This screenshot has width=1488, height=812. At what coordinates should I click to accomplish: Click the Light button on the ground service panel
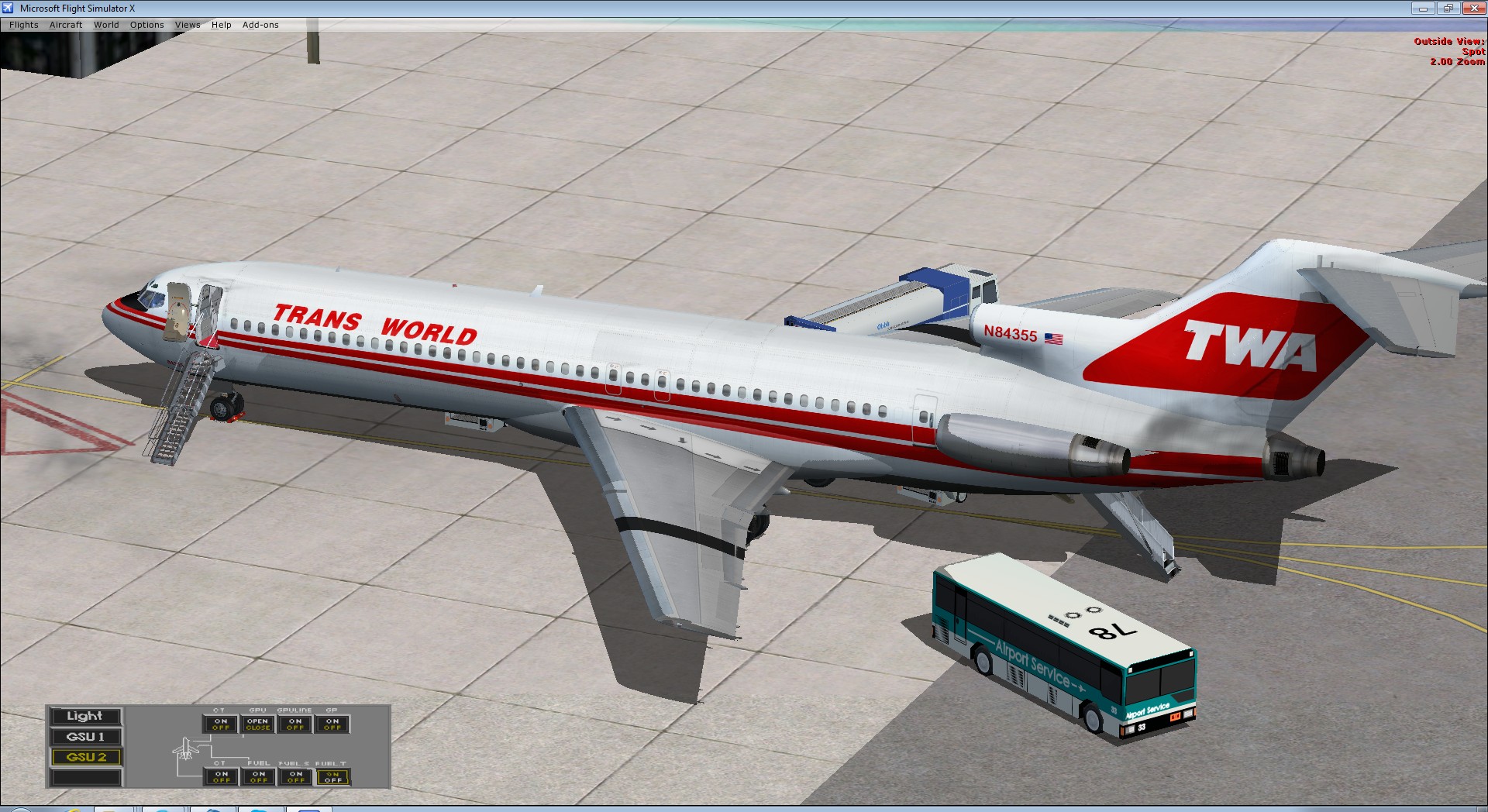pyautogui.click(x=85, y=716)
